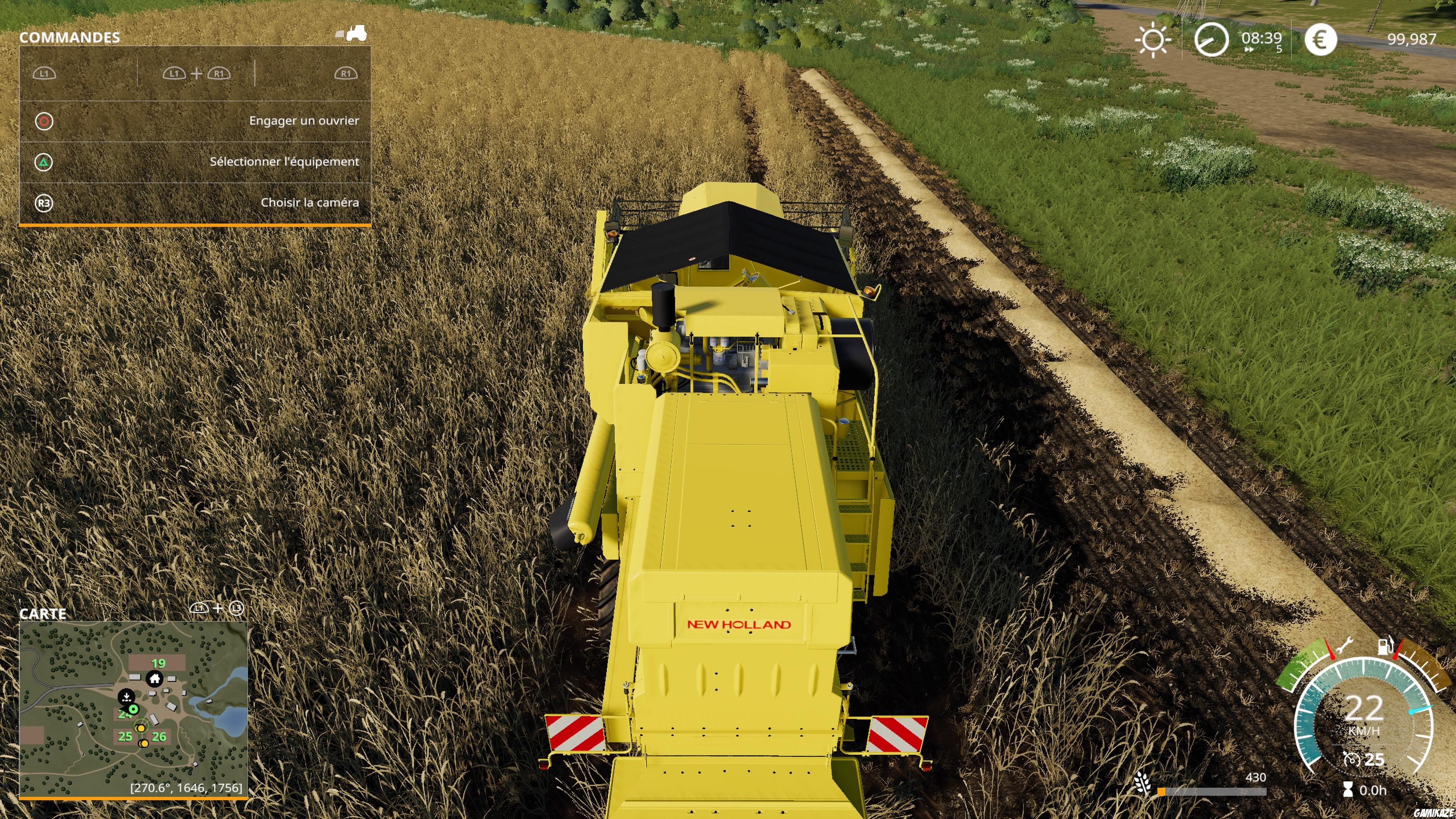Switch to the L1 controls tab
The width and height of the screenshot is (1456, 819).
click(x=44, y=74)
